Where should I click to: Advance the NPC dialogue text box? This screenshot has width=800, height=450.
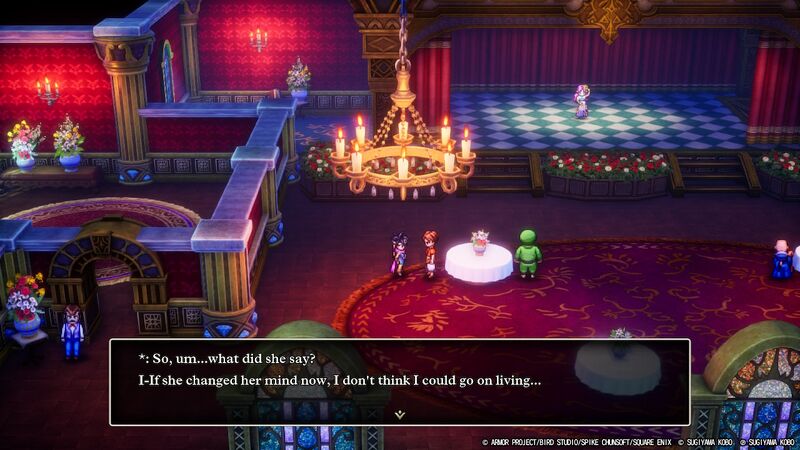[399, 381]
